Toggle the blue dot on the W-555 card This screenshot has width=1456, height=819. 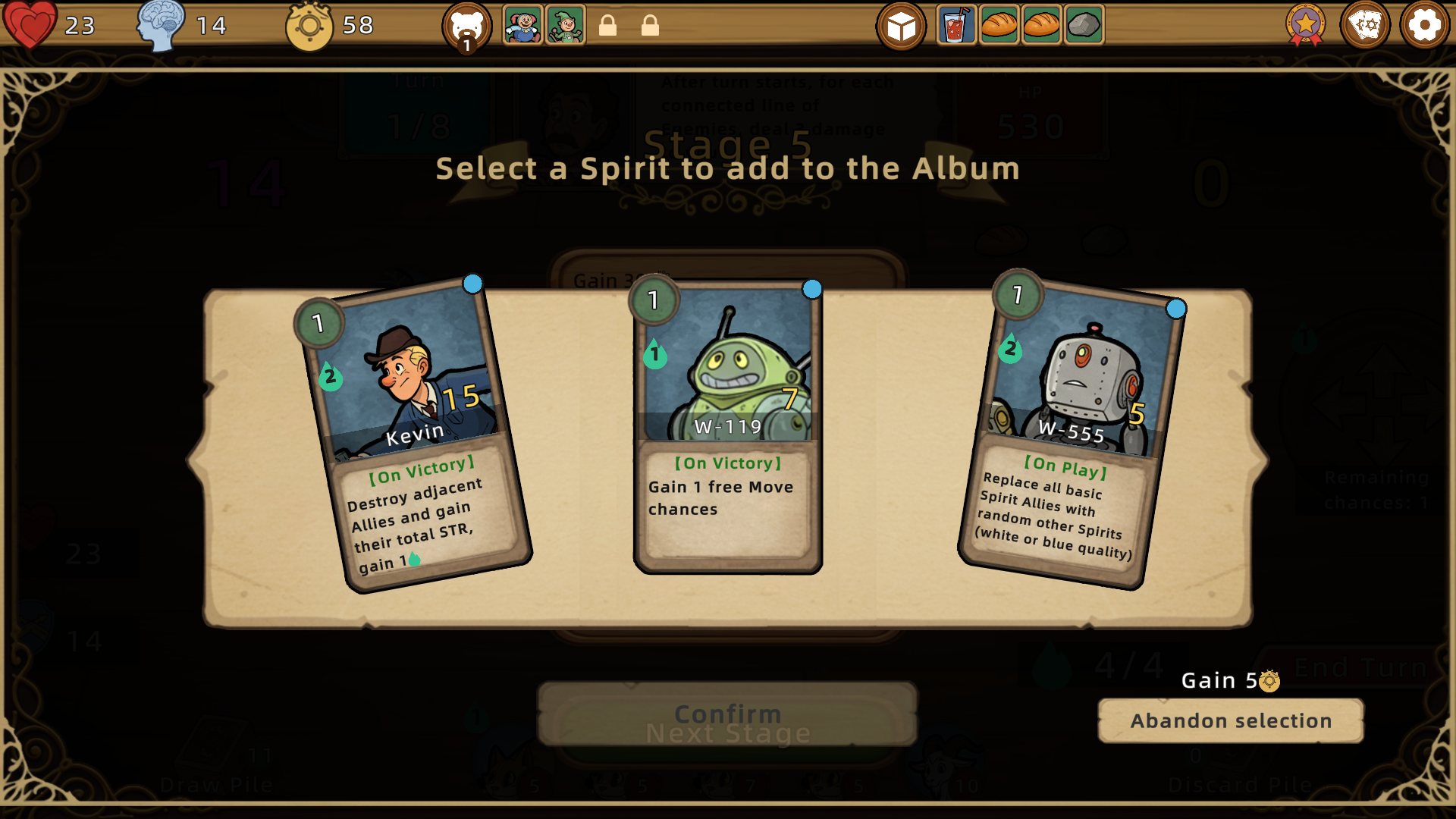click(1176, 308)
